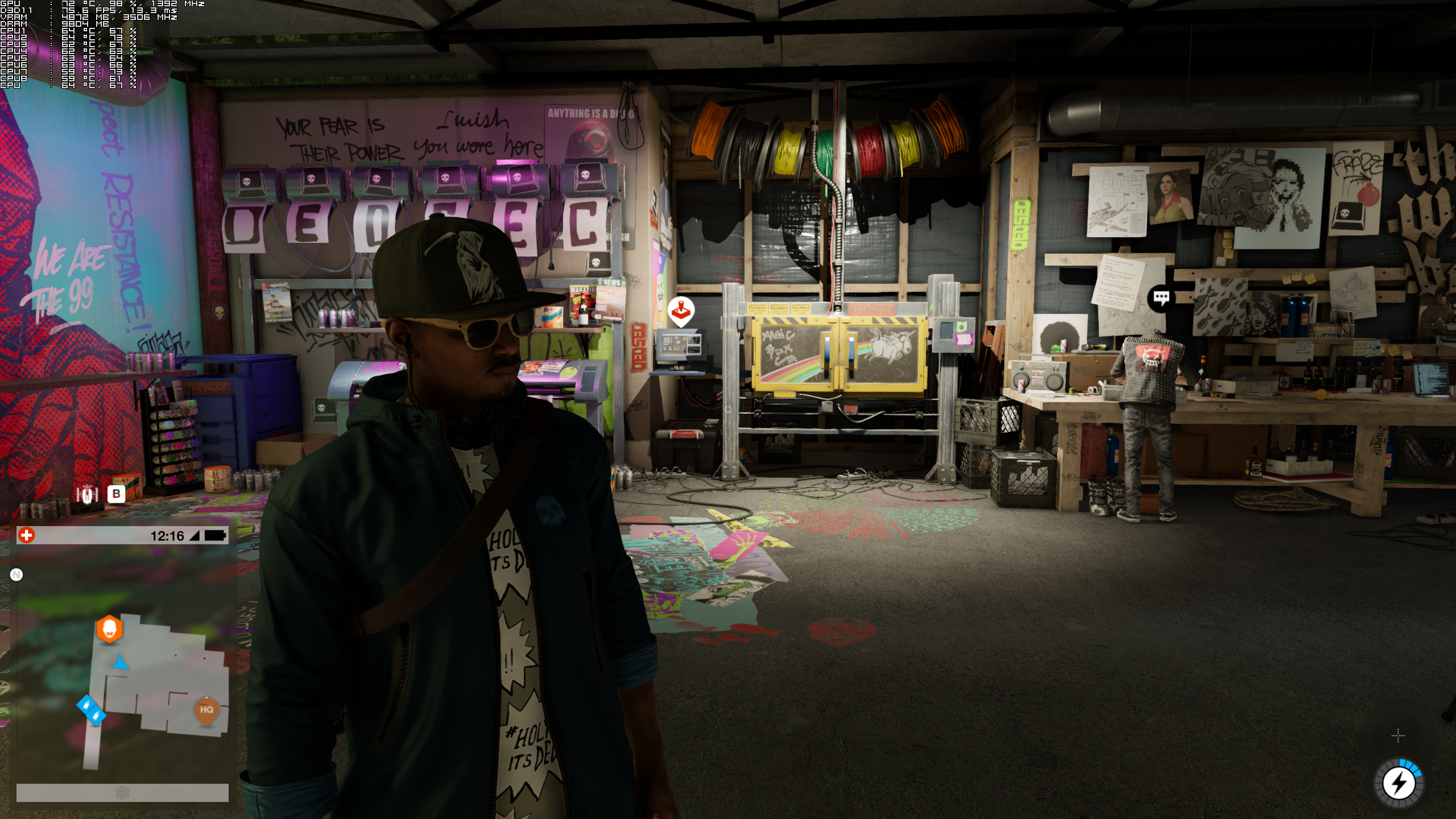
Task: Select the red joystick waypoint marker
Action: (x=680, y=311)
